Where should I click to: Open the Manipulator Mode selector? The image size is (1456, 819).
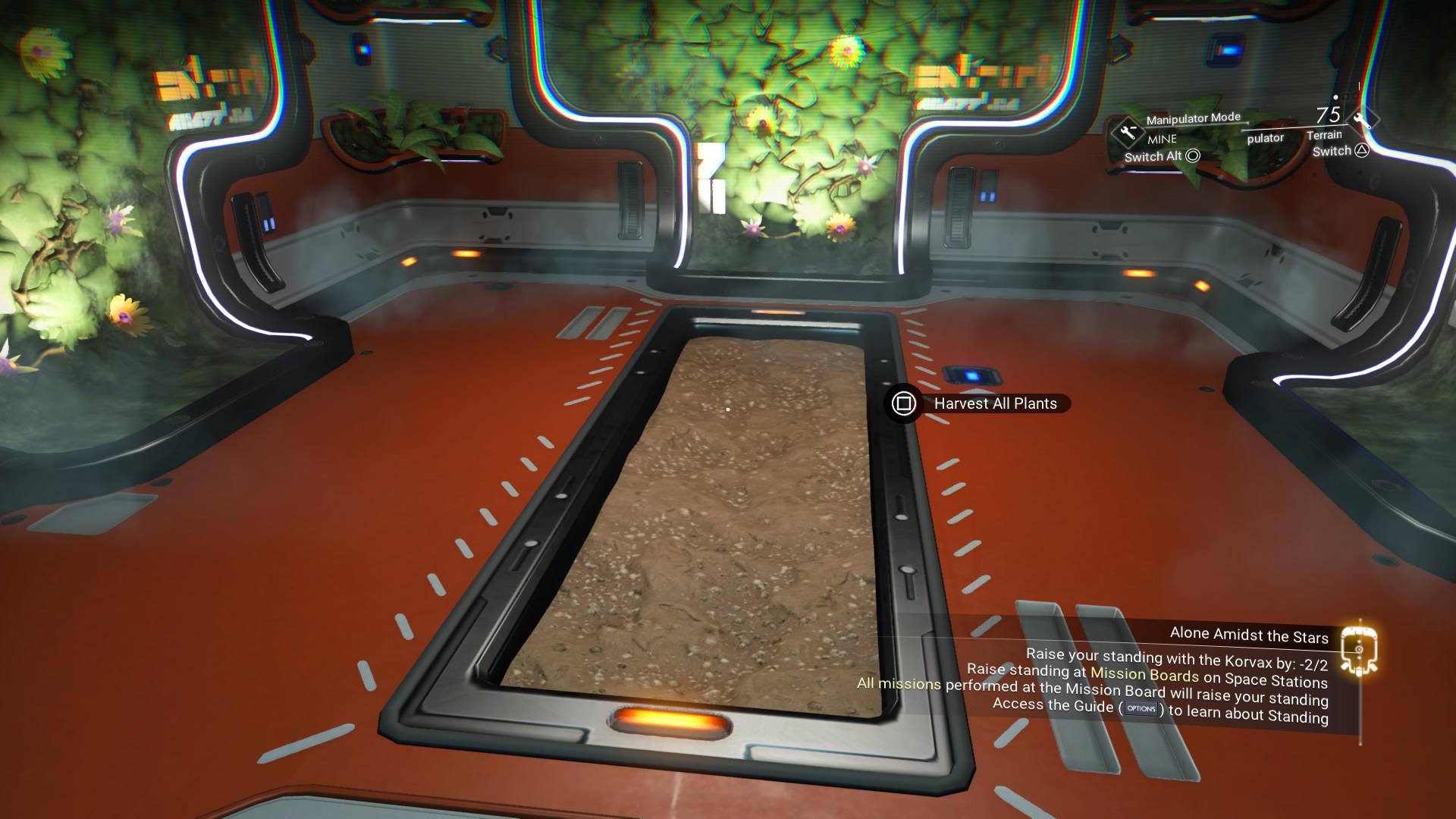click(x=1193, y=118)
